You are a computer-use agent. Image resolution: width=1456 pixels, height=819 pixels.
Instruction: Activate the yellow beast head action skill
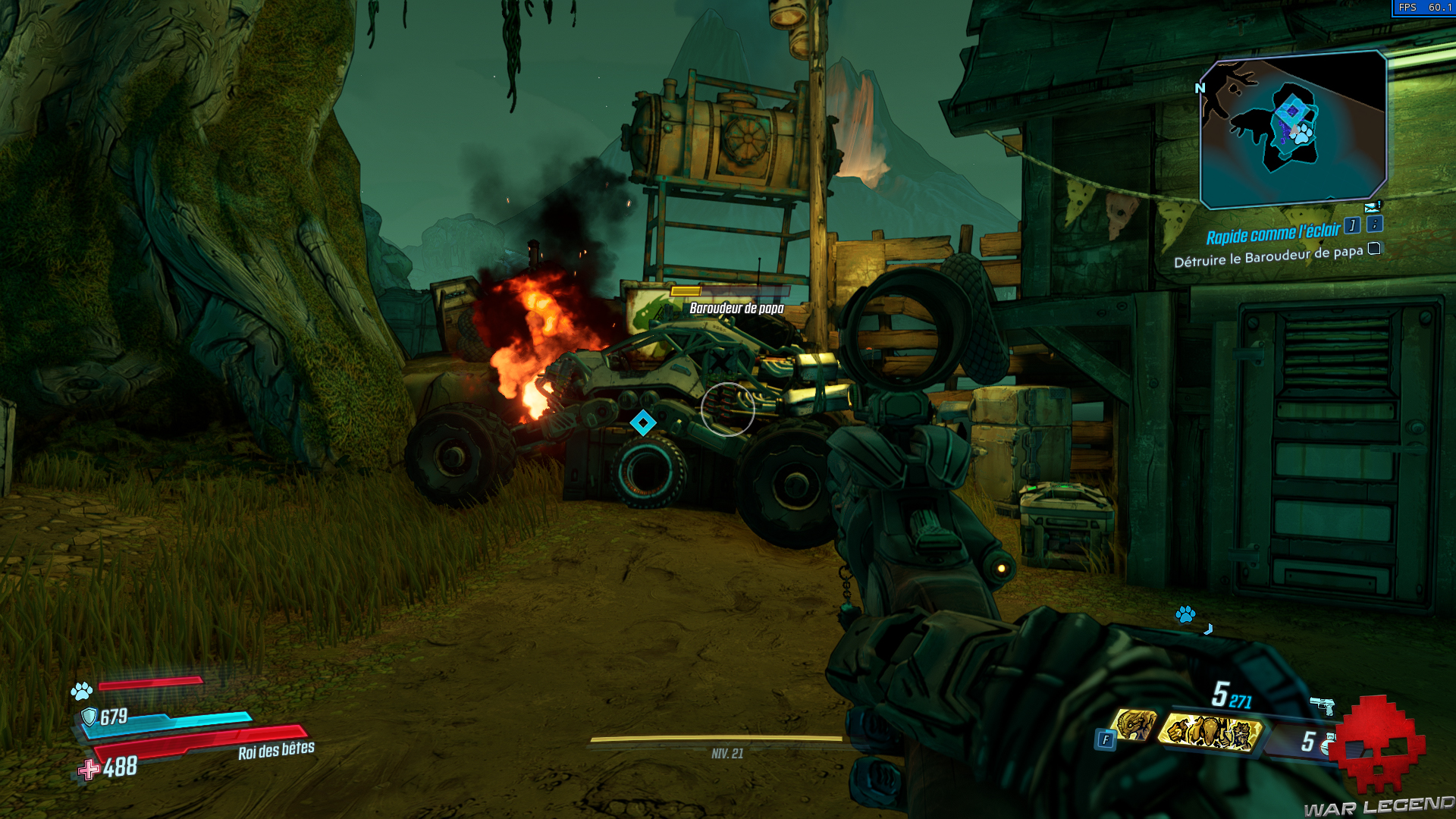[1134, 724]
